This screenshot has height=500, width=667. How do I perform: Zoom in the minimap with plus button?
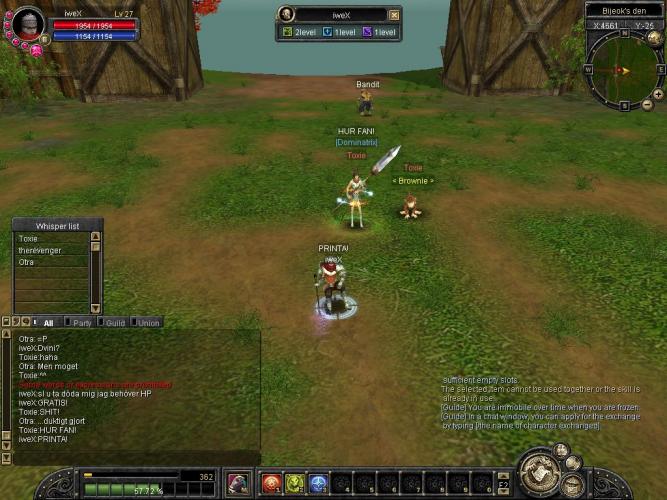click(x=658, y=92)
